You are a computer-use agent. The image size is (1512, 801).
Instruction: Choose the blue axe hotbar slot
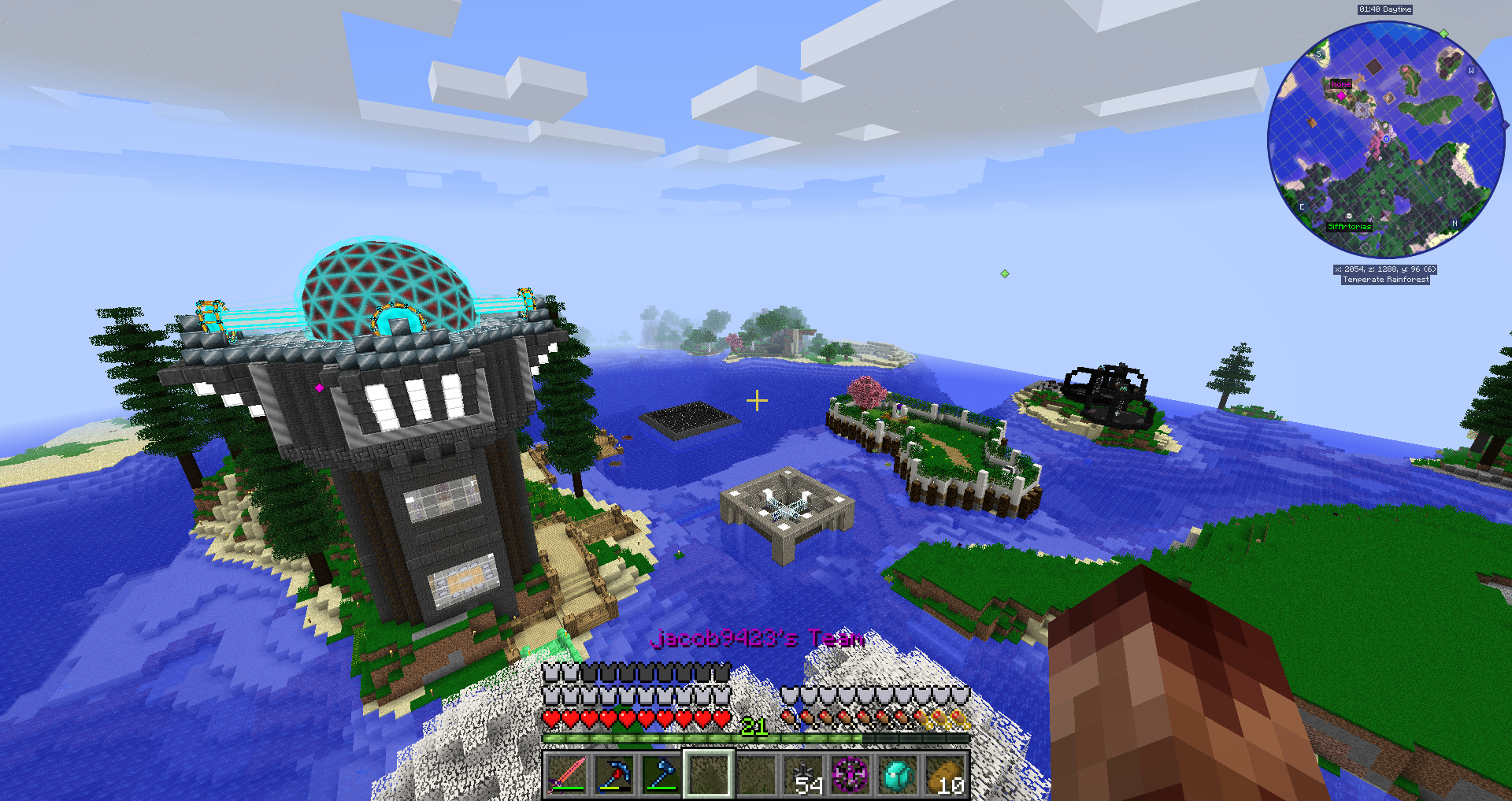click(x=661, y=774)
